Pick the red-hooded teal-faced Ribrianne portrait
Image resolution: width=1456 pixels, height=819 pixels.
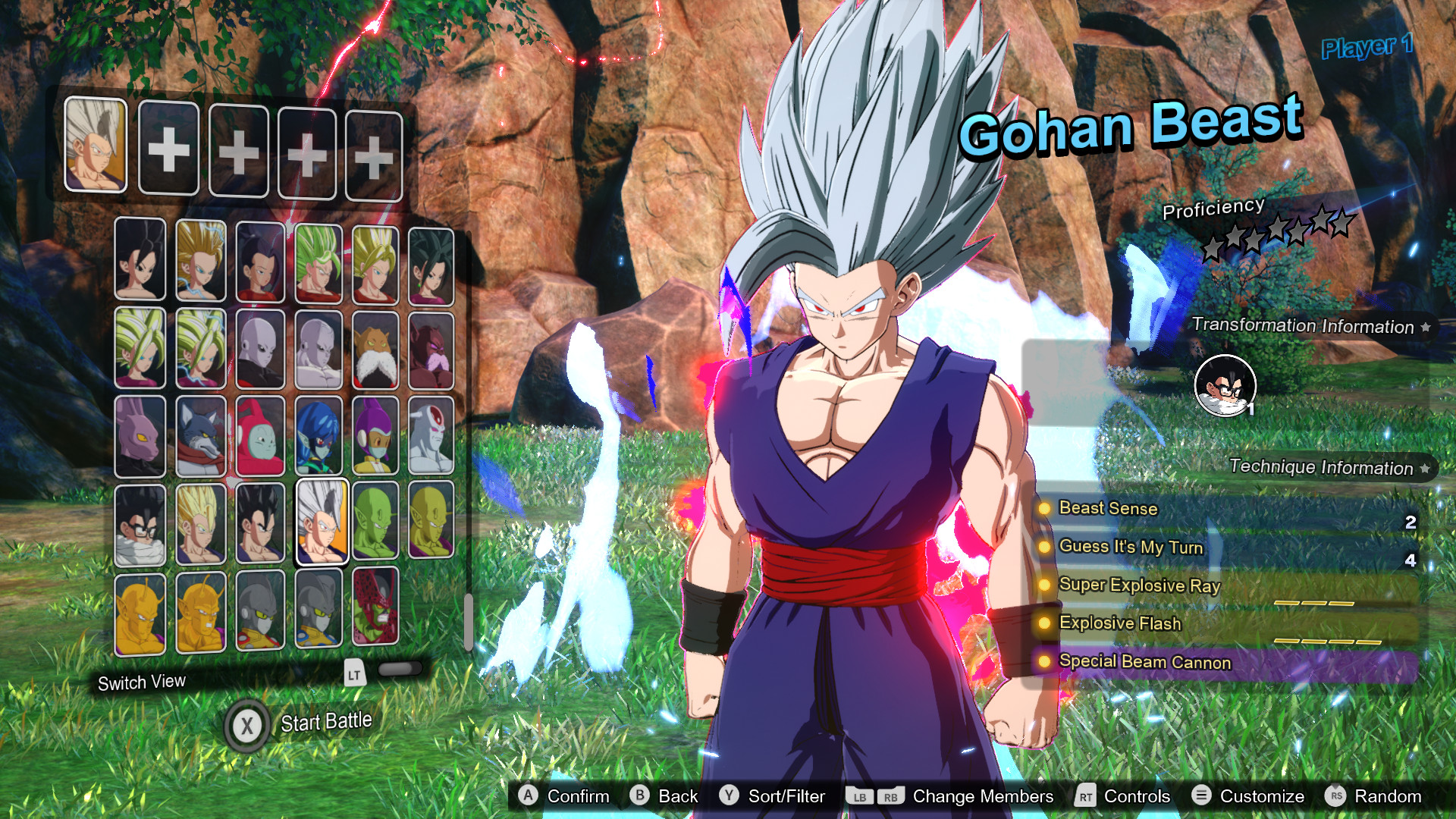[260, 436]
